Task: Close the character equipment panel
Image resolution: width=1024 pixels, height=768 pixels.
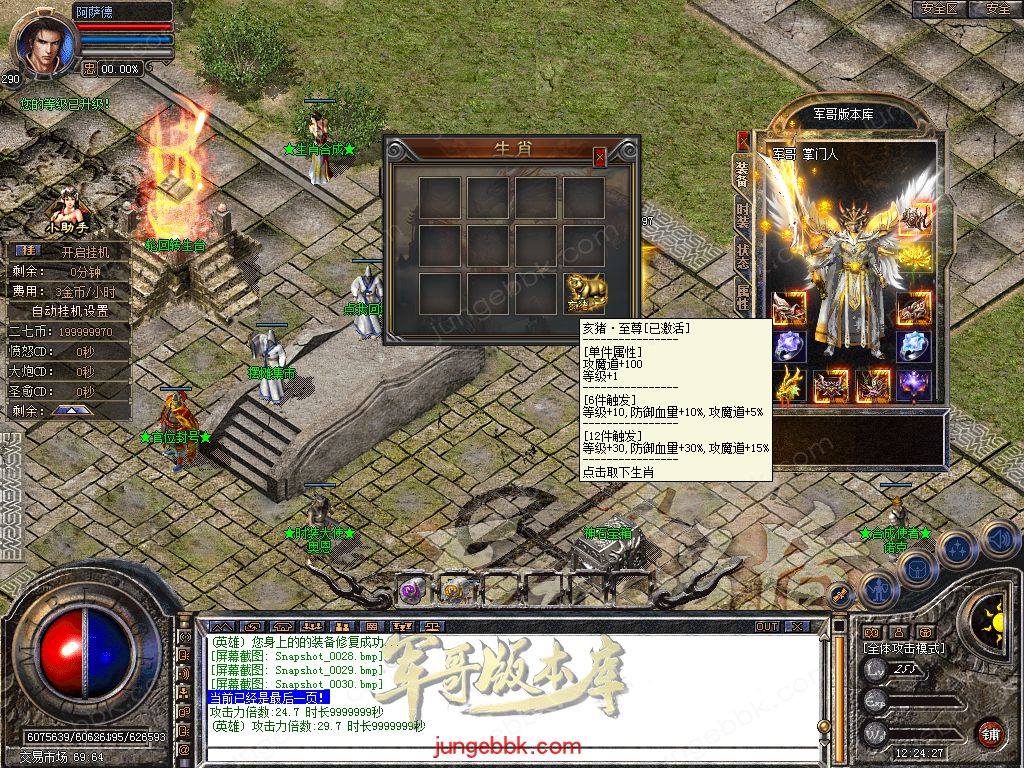Action: click(x=743, y=141)
